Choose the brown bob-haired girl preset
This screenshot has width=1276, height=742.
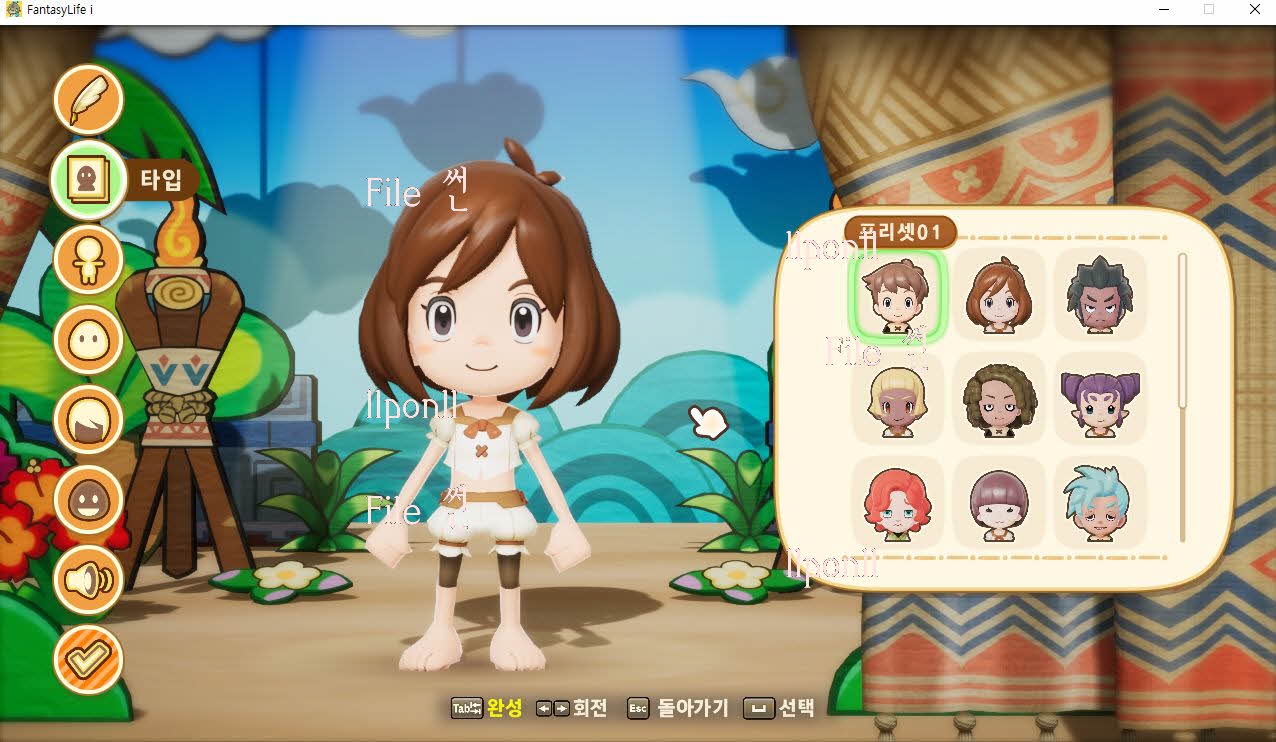tap(998, 295)
